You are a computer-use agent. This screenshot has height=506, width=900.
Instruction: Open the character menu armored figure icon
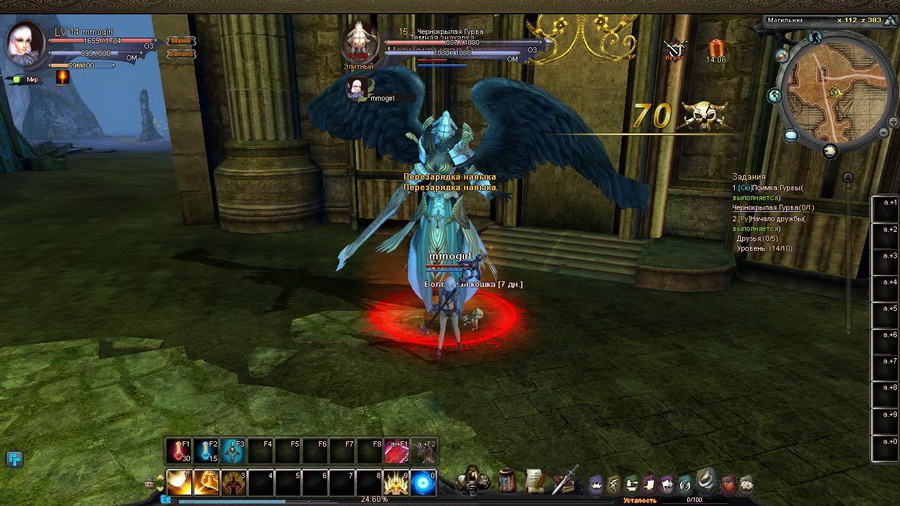tap(471, 481)
